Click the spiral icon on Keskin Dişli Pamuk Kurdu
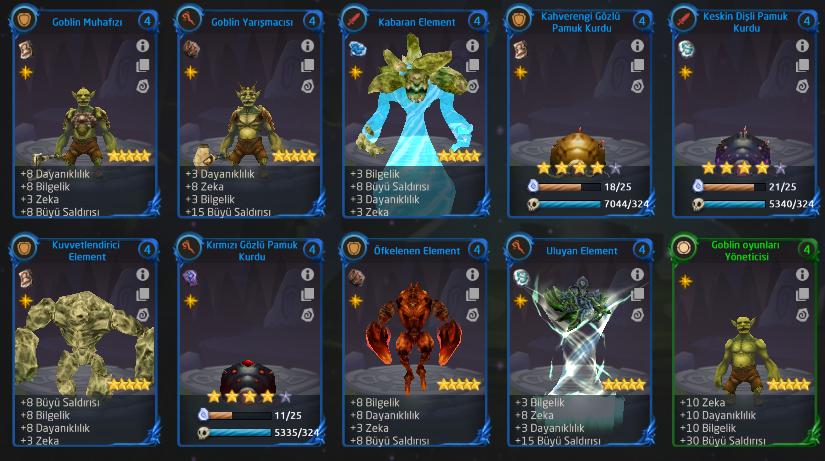825x461 pixels. coord(798,87)
